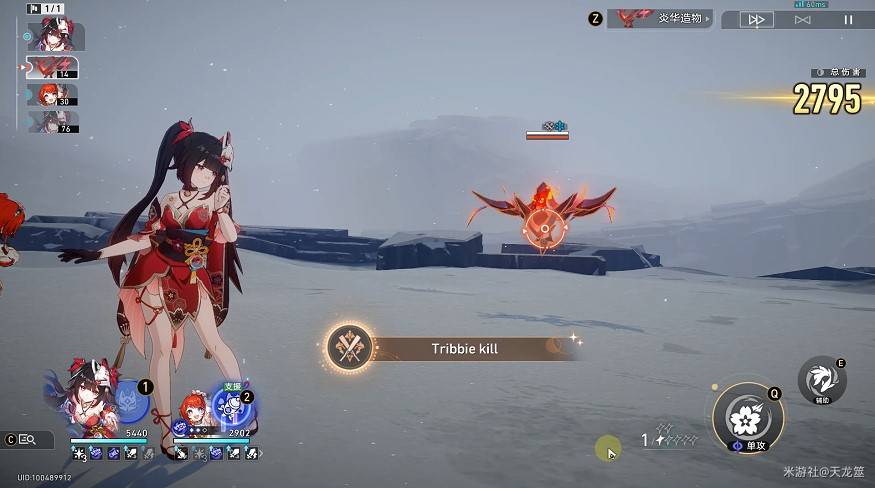Target the enemy with the orange lock-on reticle
Image resolution: width=875 pixels, height=488 pixels.
[x=543, y=228]
